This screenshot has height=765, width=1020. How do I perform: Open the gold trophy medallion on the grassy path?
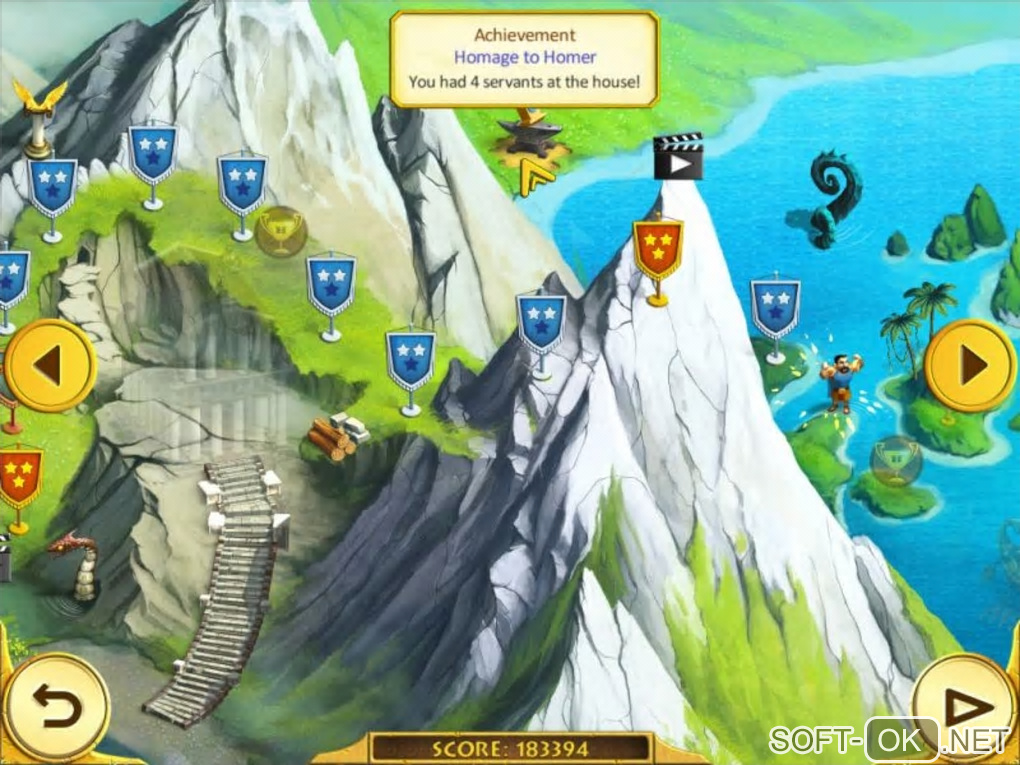point(280,232)
